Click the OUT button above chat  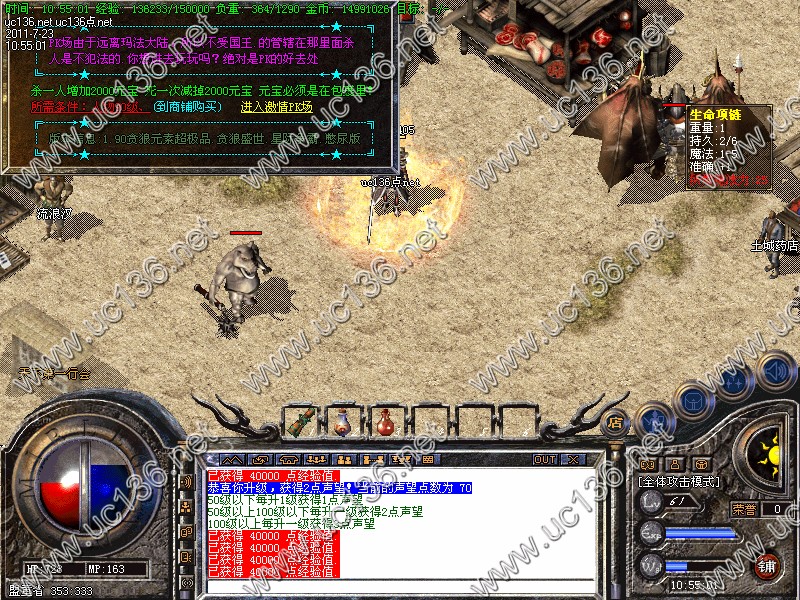(545, 460)
